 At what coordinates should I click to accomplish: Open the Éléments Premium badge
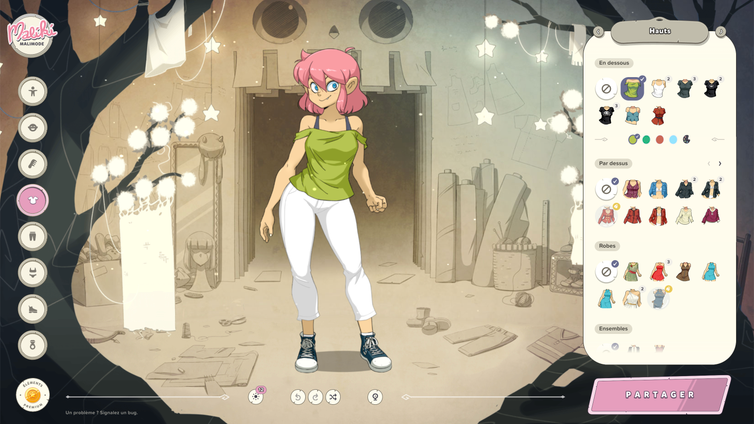click(33, 394)
